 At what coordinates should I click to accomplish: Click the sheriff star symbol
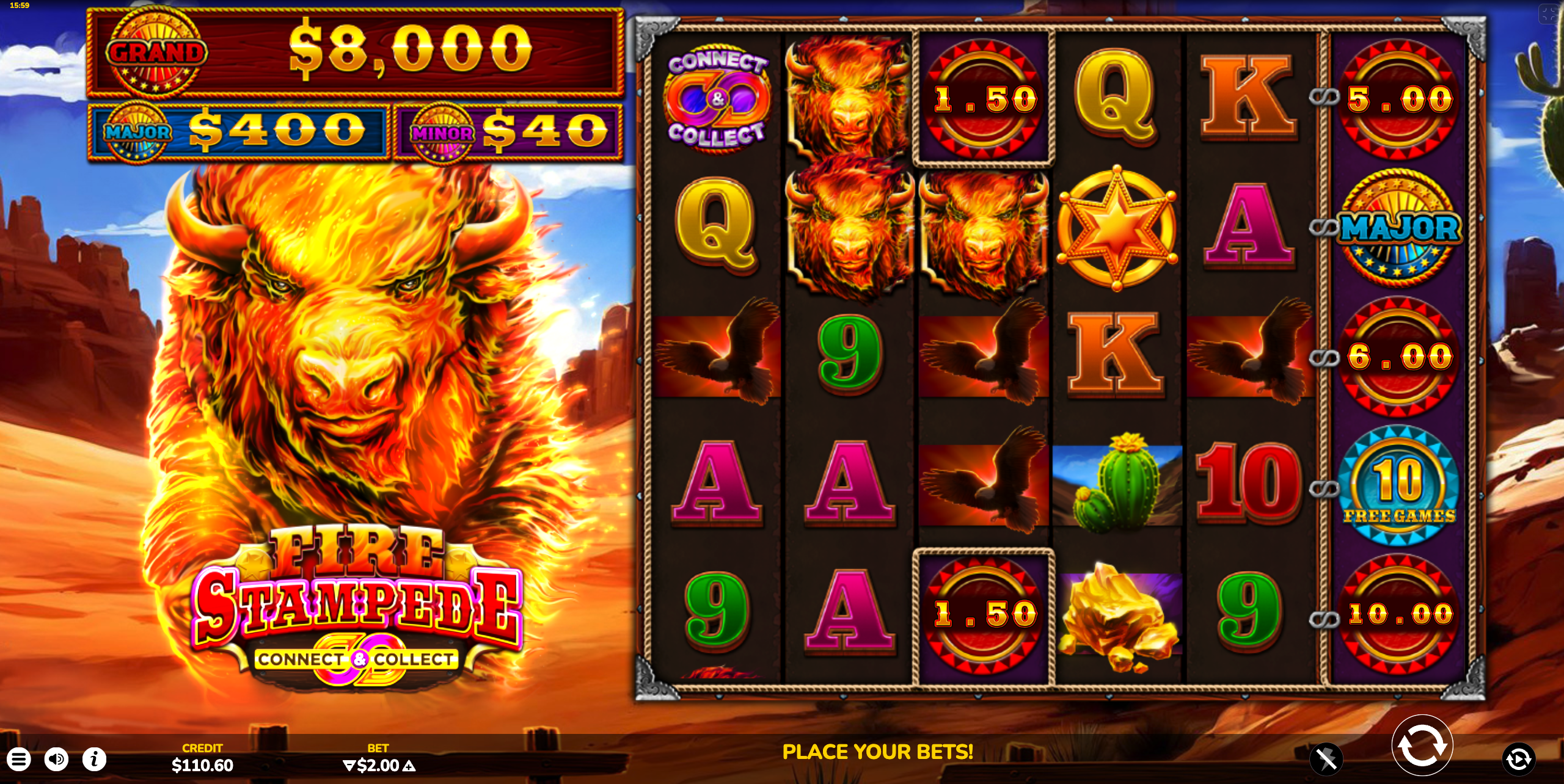pyautogui.click(x=1116, y=230)
